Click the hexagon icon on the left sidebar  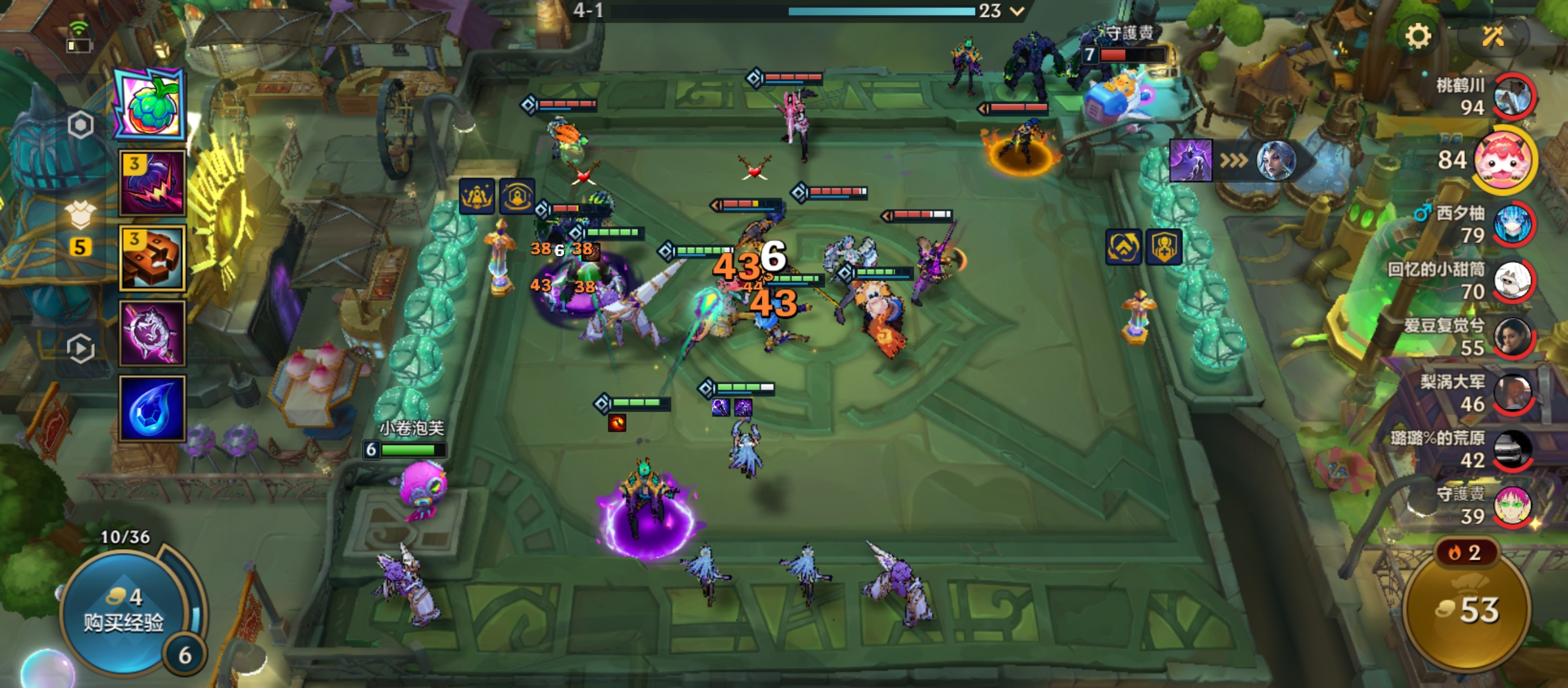click(80, 125)
